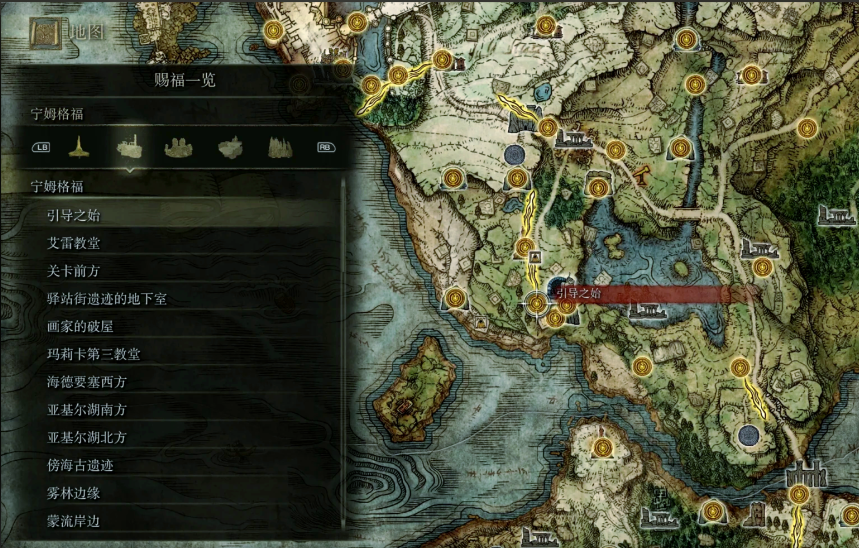Select 雾林边缘 in the grace list
859x548 pixels.
[74, 493]
